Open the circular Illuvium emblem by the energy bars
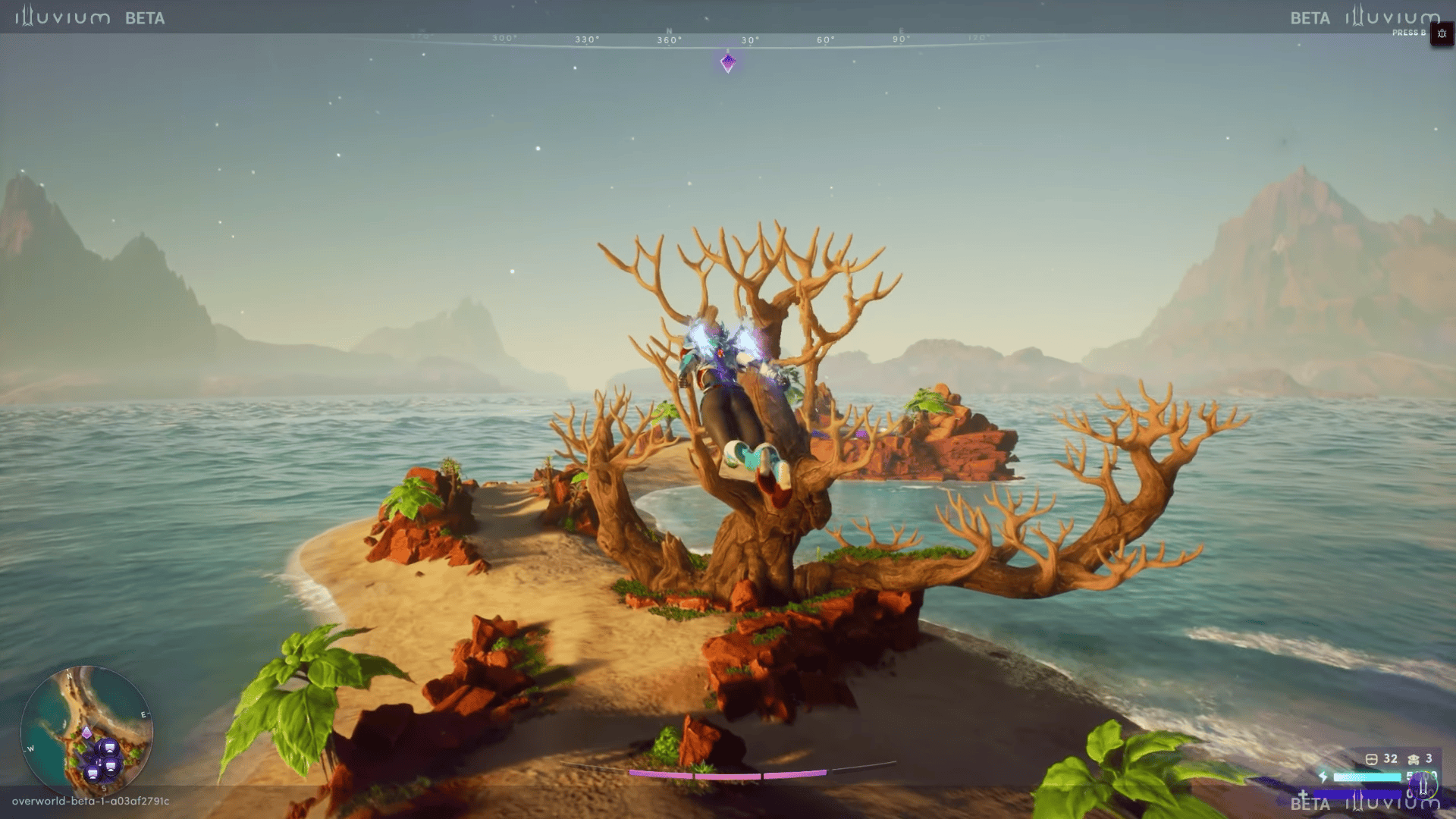Viewport: 1456px width, 819px height. [x=1423, y=786]
